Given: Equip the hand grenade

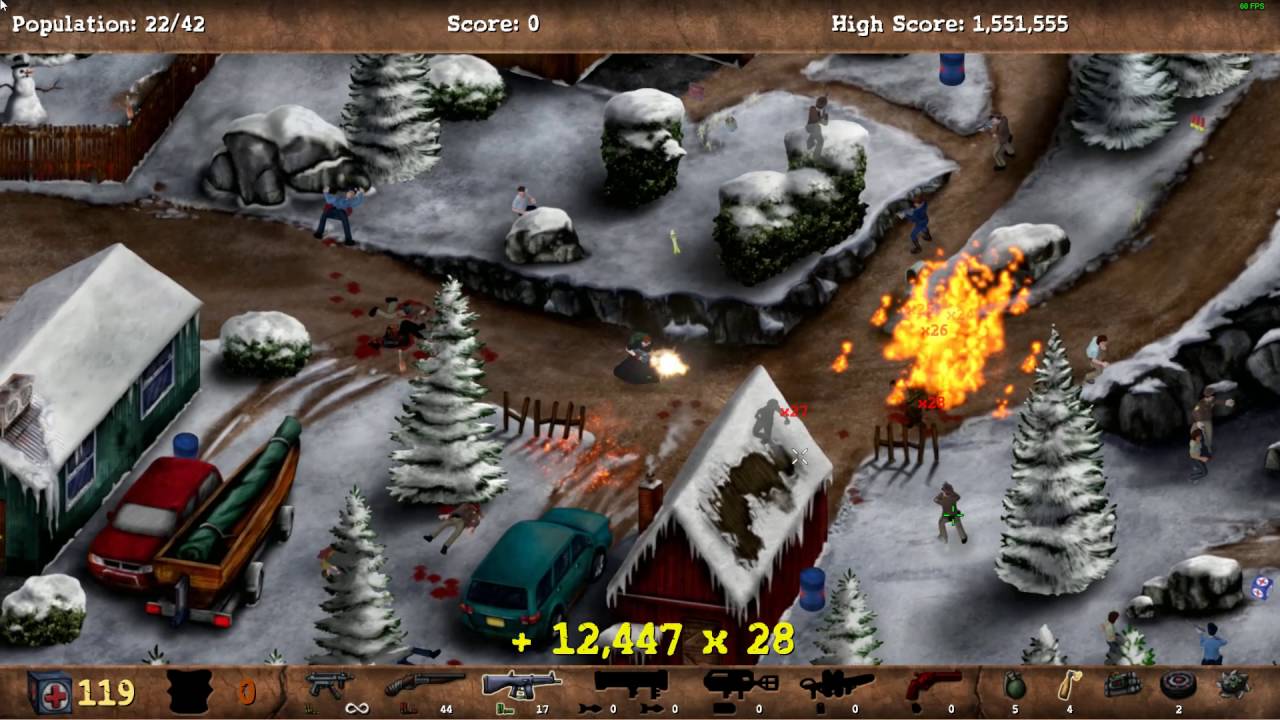Looking at the screenshot, I should (1015, 686).
